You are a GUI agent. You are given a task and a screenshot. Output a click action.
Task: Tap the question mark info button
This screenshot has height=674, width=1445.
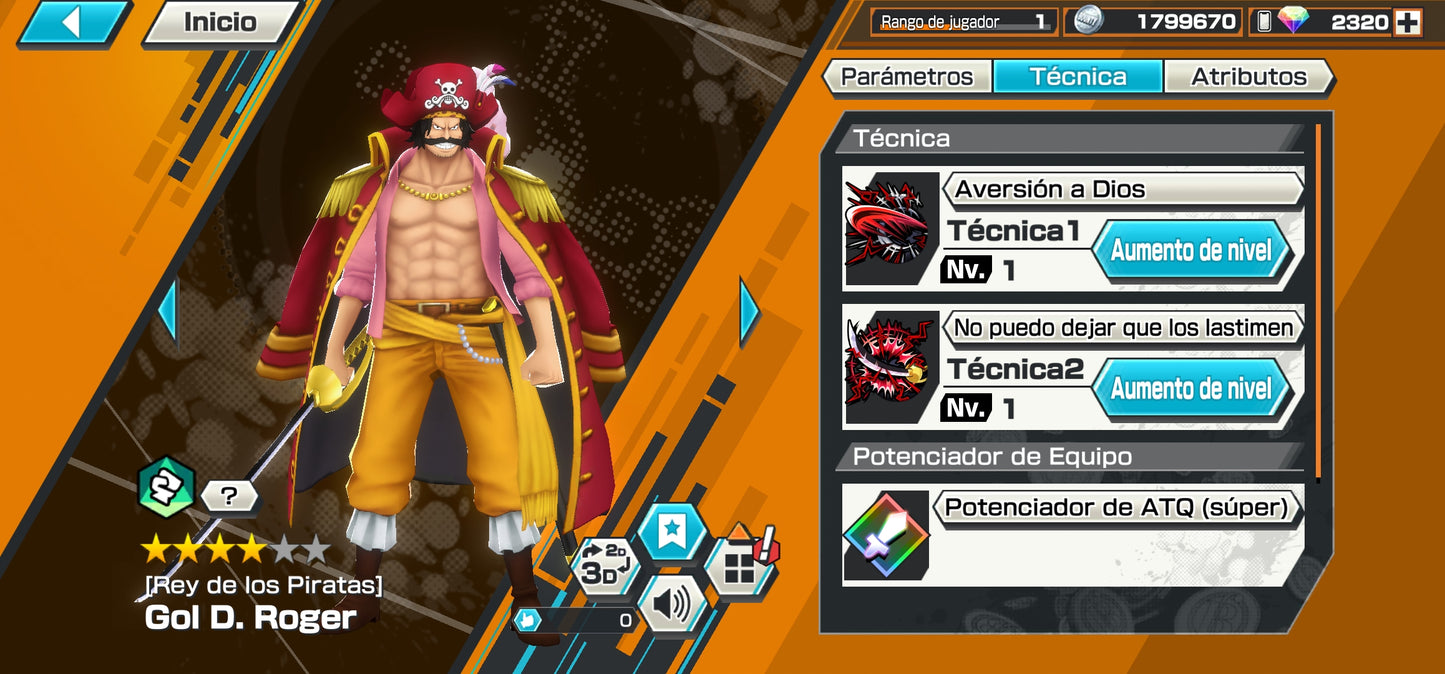click(x=229, y=495)
